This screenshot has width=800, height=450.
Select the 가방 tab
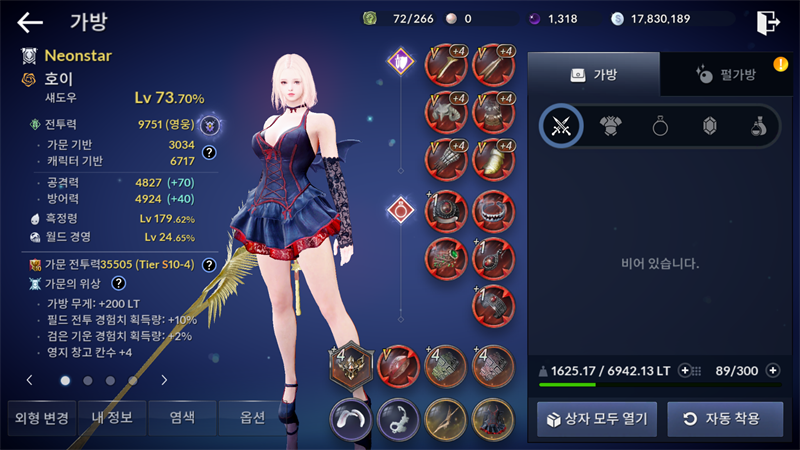[x=593, y=74]
